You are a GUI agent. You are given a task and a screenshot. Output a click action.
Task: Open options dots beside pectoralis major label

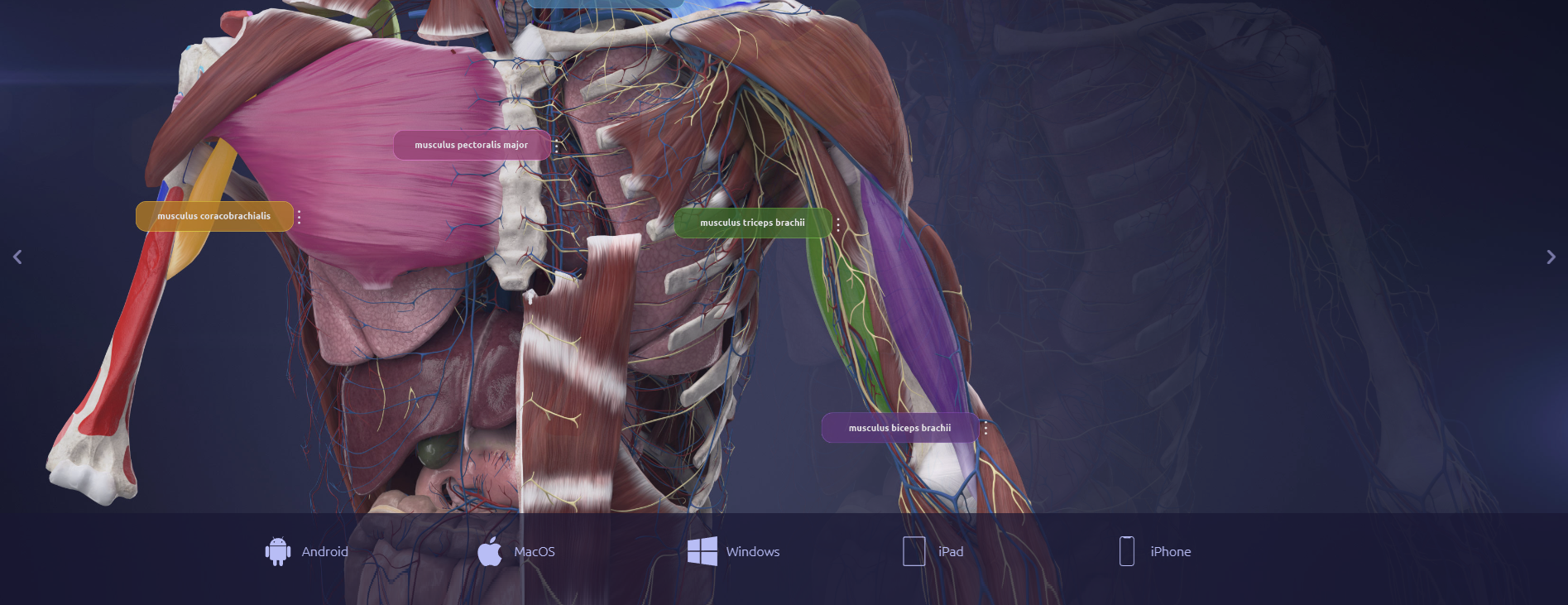click(x=556, y=146)
